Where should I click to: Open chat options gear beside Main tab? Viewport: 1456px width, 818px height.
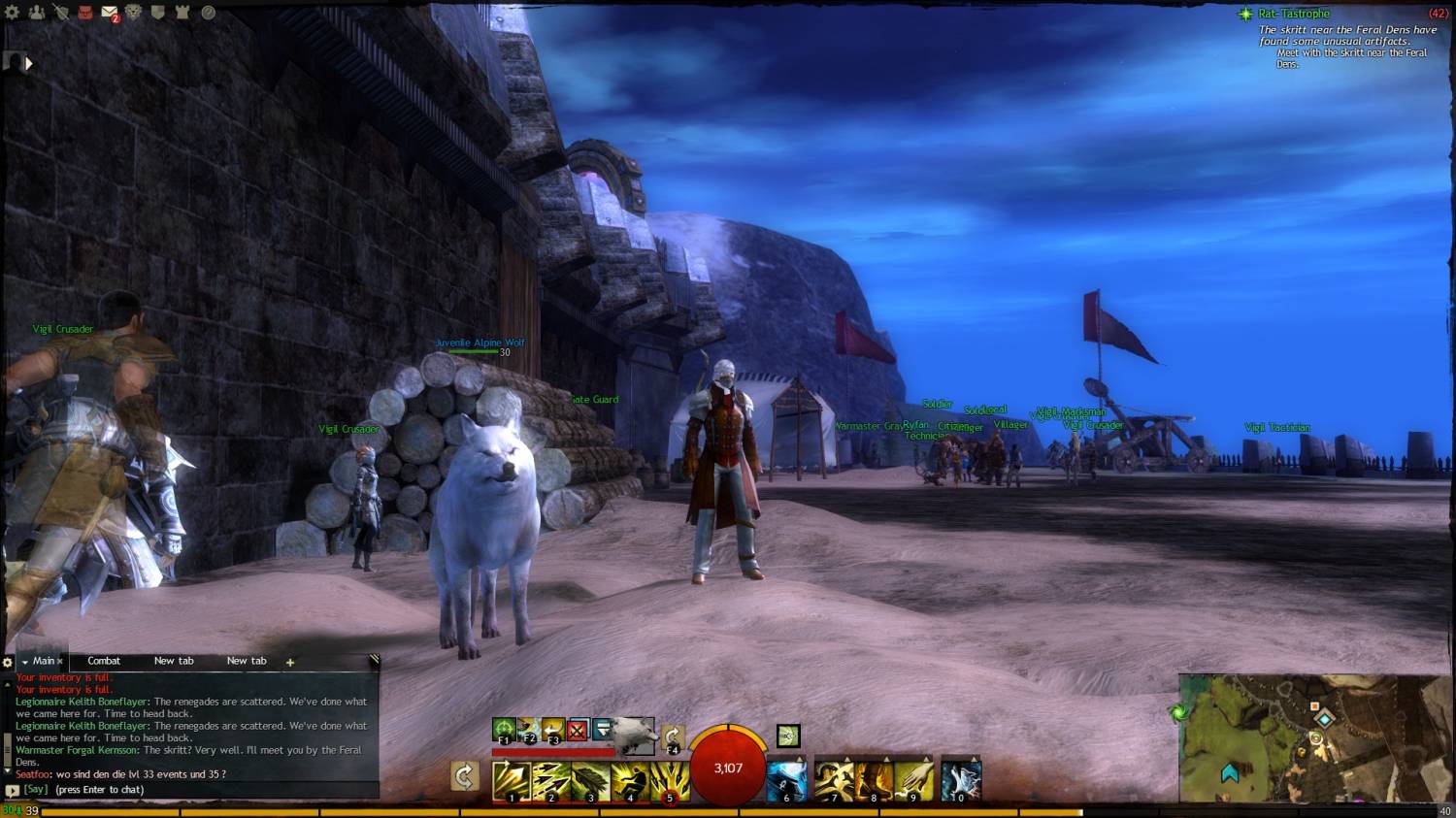pyautogui.click(x=8, y=662)
